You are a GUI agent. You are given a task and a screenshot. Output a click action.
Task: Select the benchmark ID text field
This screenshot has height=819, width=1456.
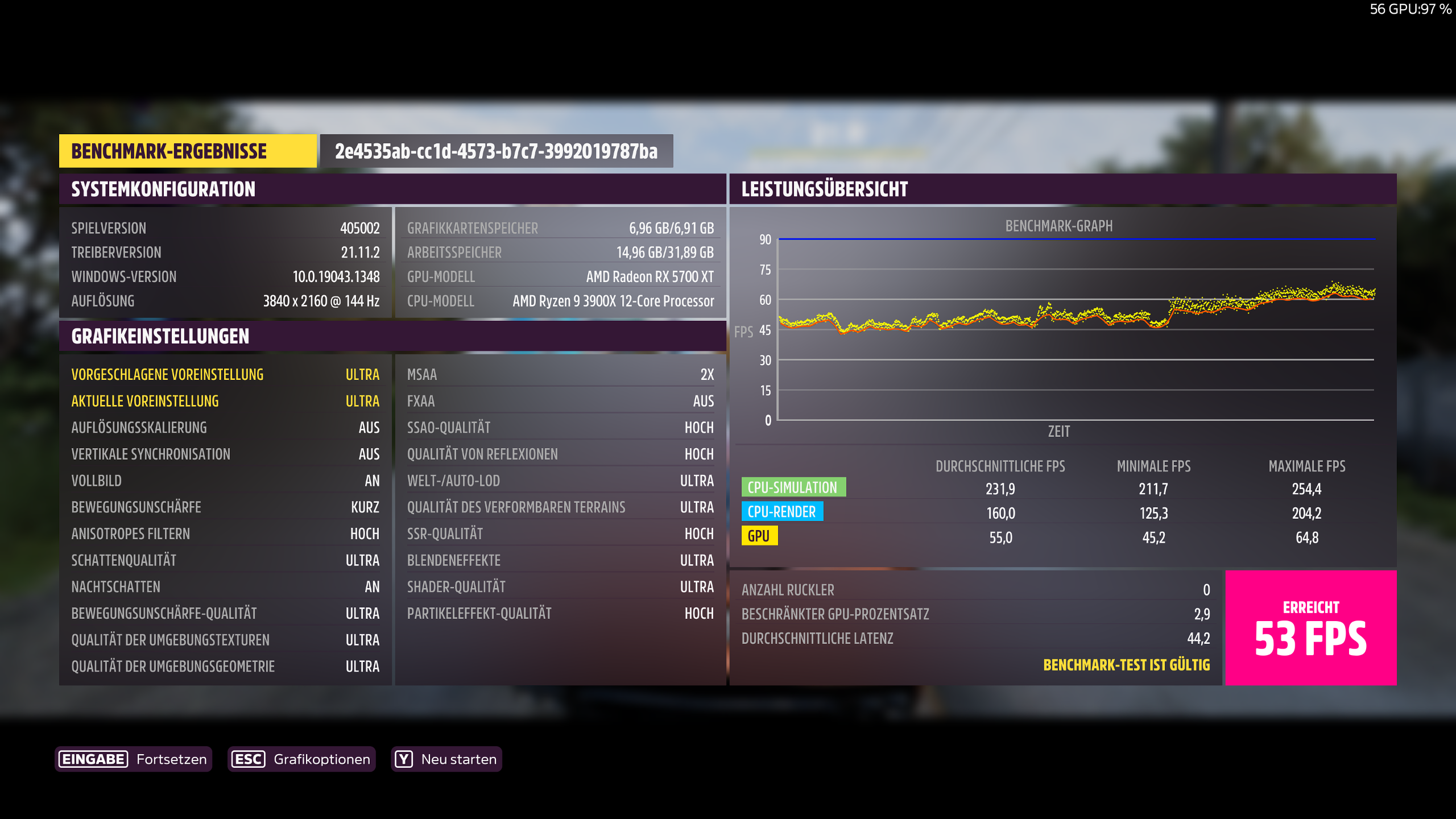click(495, 151)
